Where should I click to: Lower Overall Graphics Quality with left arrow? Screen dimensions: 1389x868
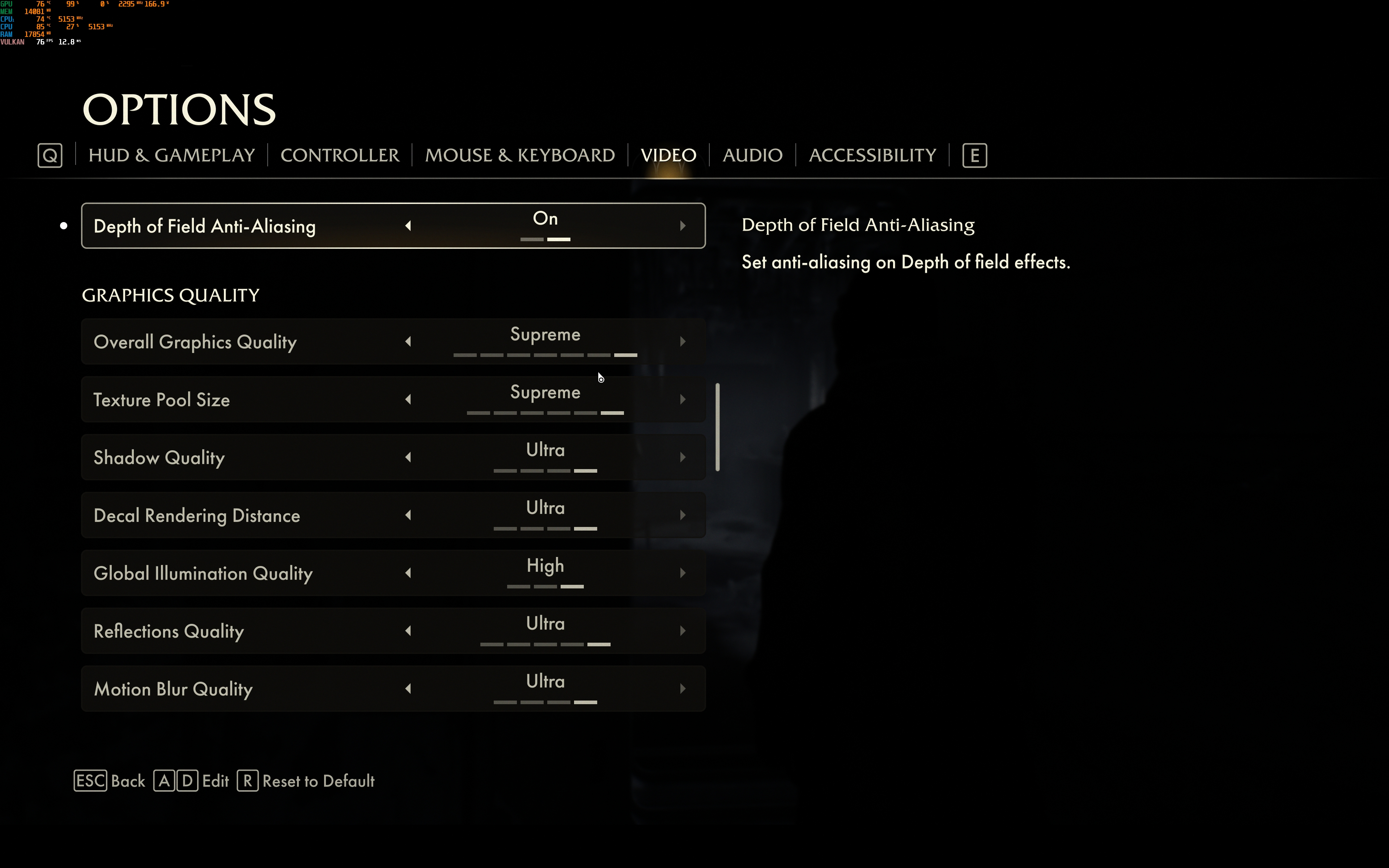[x=408, y=341]
